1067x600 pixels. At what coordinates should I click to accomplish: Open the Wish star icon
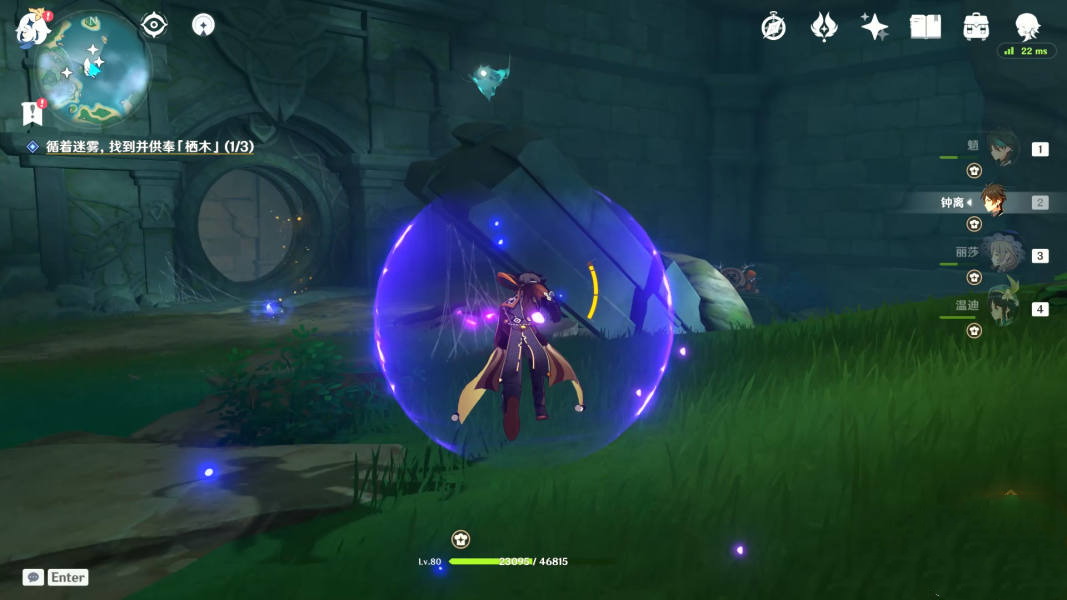click(875, 27)
